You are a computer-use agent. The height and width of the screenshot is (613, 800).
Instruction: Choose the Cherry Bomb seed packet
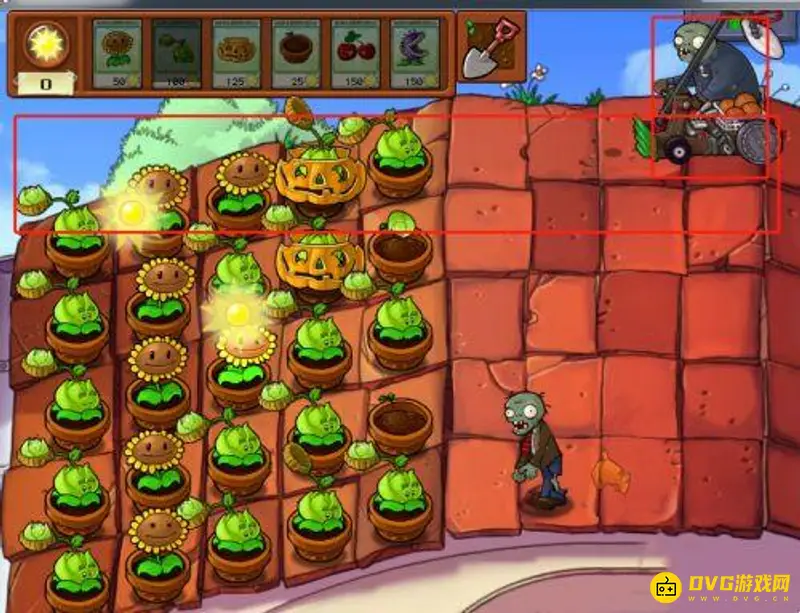click(x=354, y=52)
